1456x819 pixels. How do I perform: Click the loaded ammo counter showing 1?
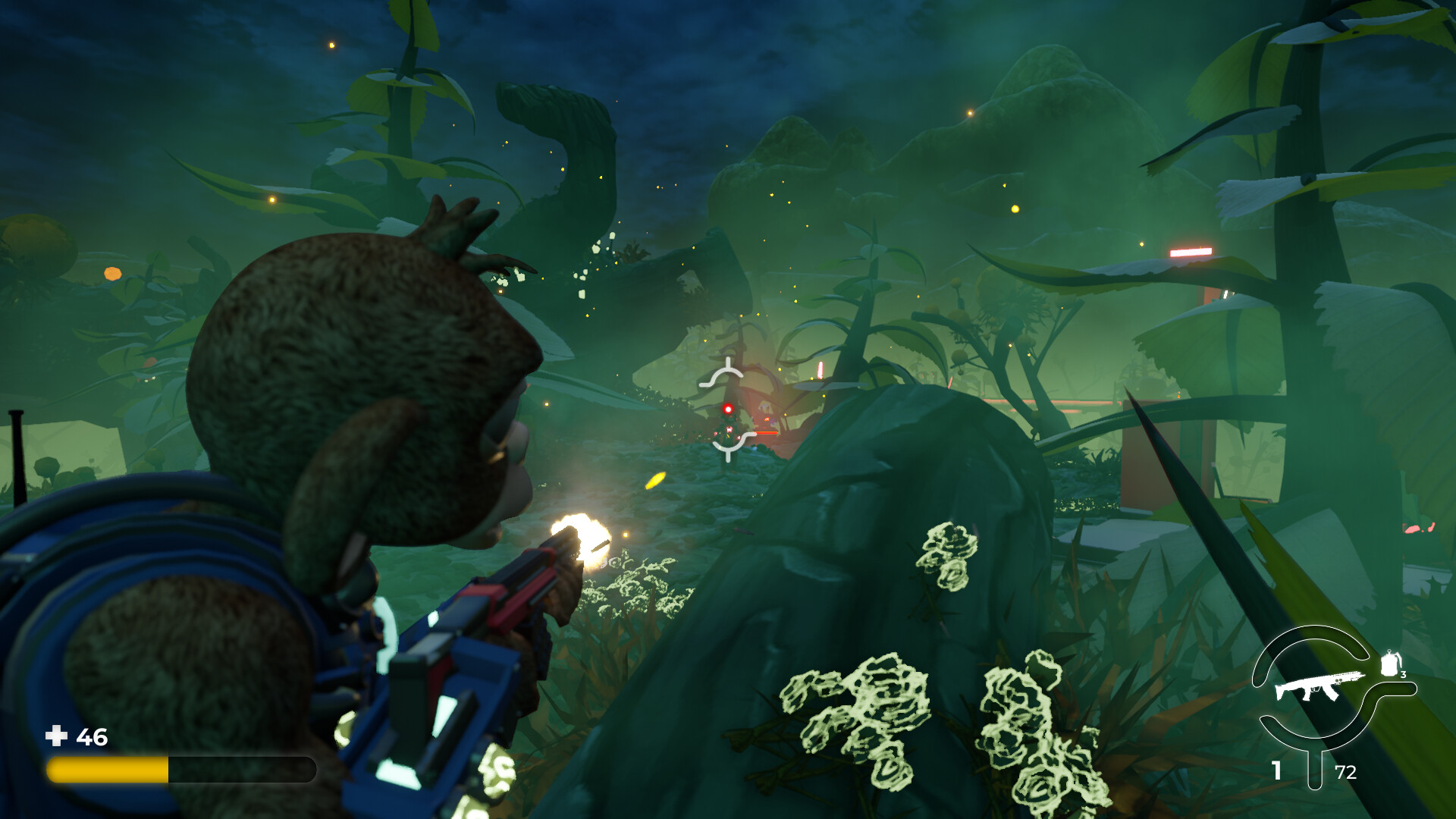point(1276,770)
